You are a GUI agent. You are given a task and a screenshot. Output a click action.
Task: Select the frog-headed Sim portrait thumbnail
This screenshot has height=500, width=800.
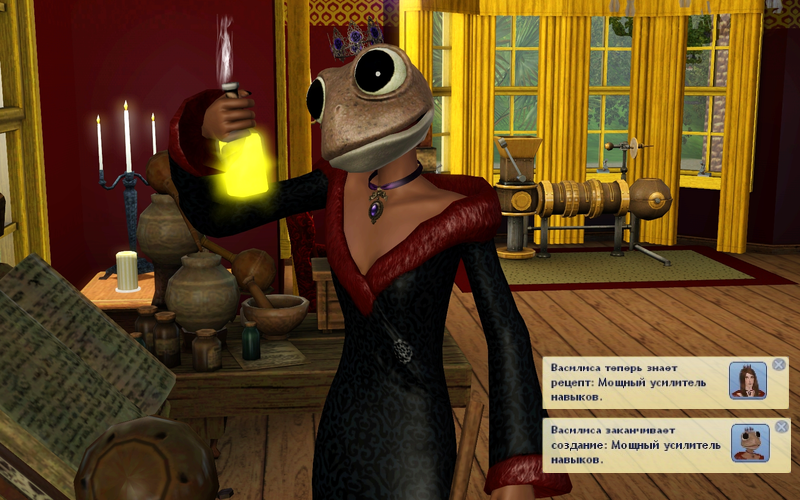749,443
